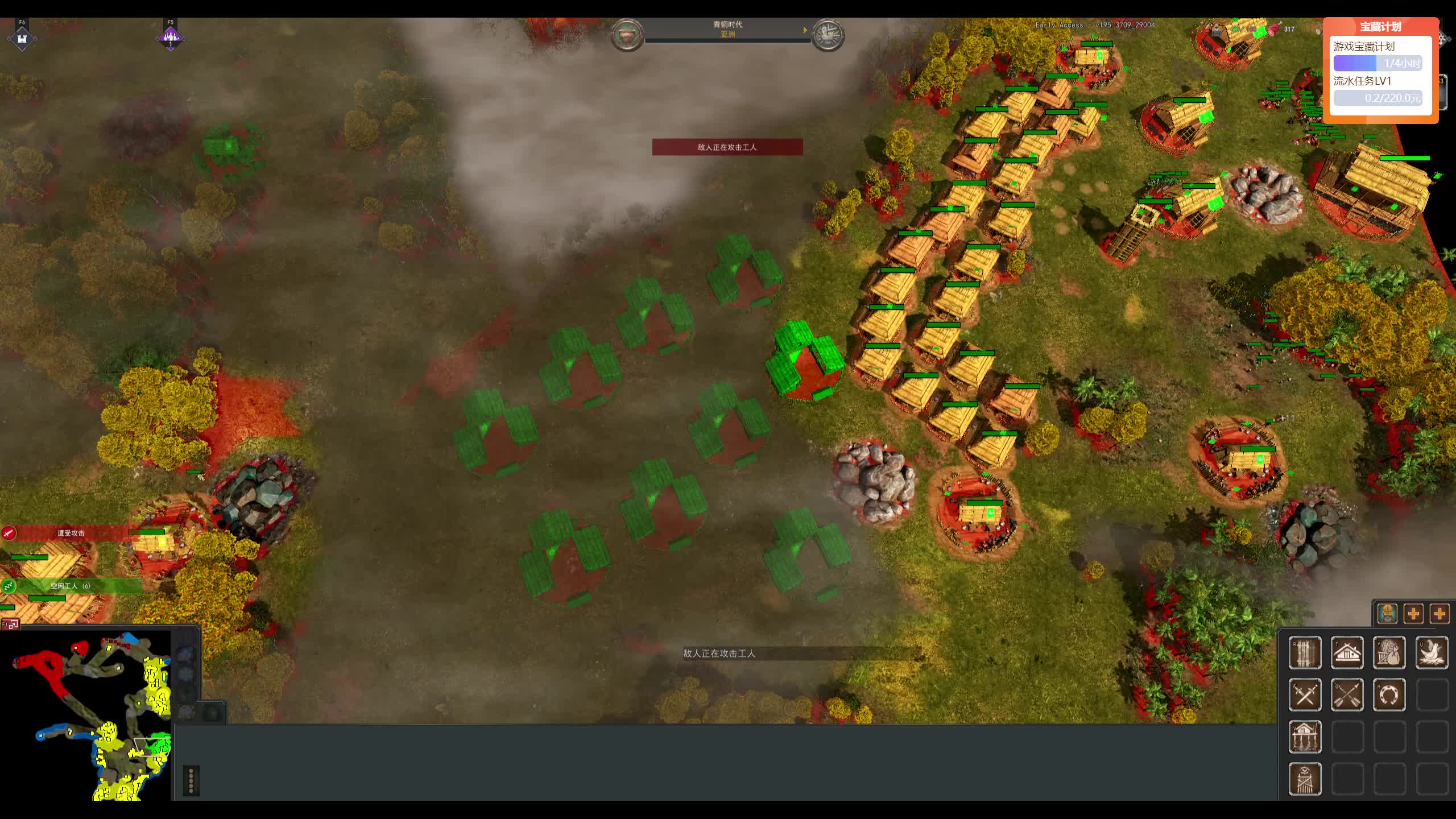Select the crossed arrows archery icon
Image resolution: width=1456 pixels, height=819 pixels.
coord(1347,694)
